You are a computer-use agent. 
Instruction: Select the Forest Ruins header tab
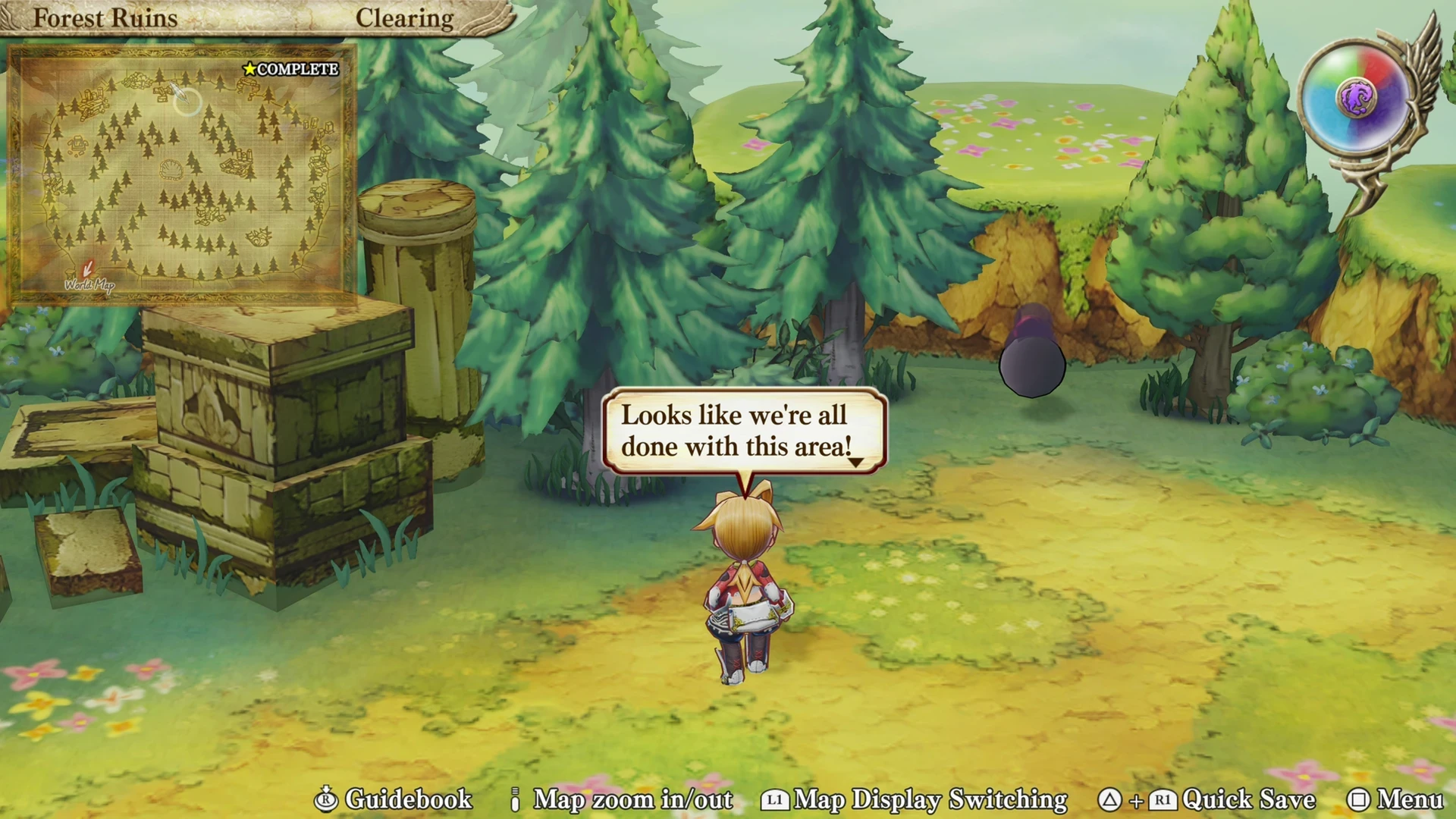point(105,17)
